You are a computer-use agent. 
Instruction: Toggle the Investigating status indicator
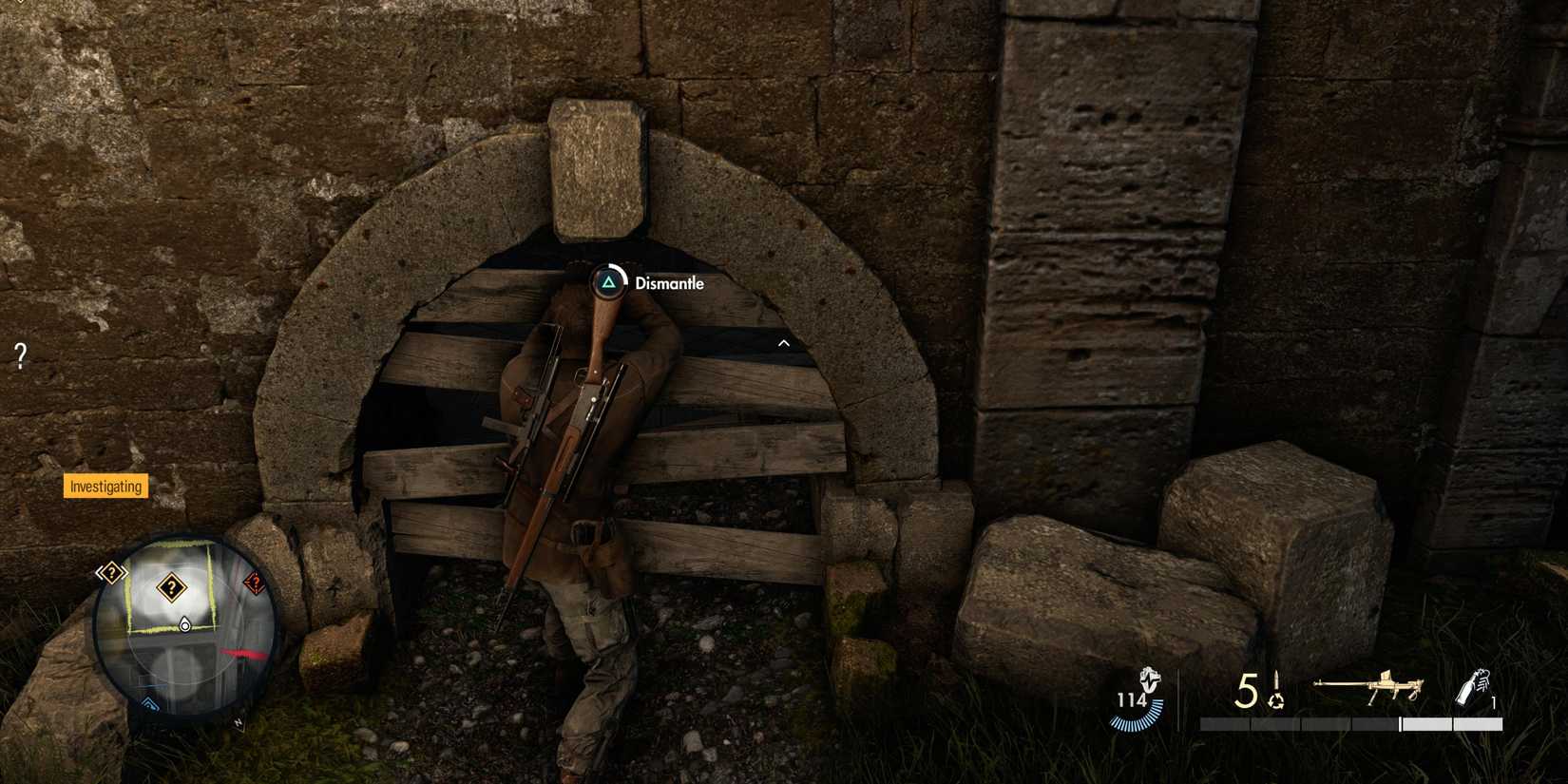(x=105, y=487)
